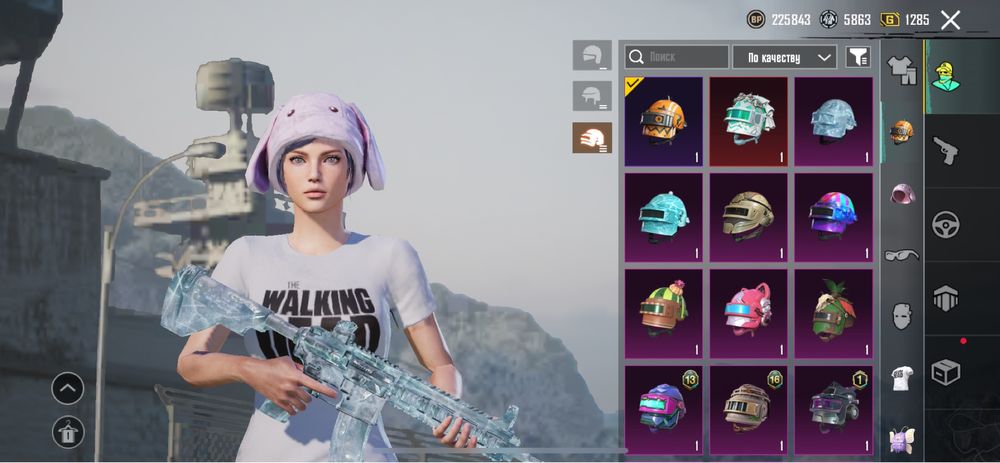The image size is (1000, 463).
Task: Close the inventory screen
Action: click(x=950, y=20)
